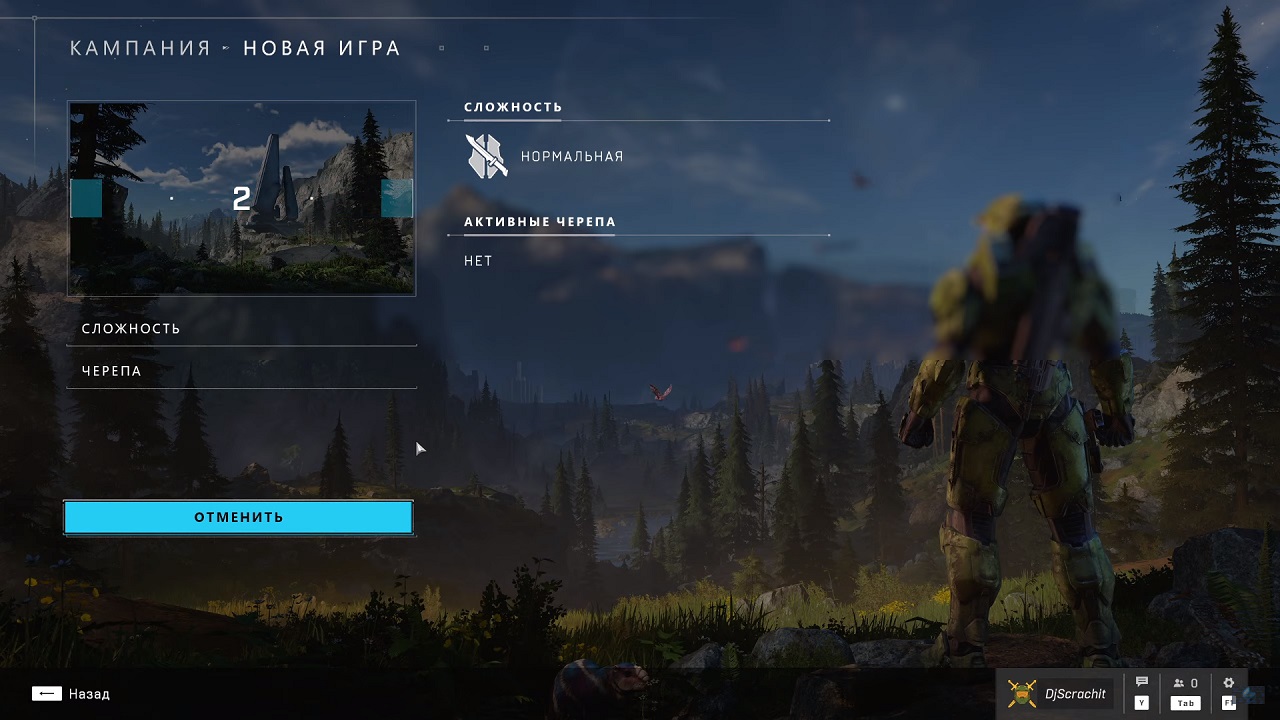Open the Сложность difficulty option

coord(240,329)
